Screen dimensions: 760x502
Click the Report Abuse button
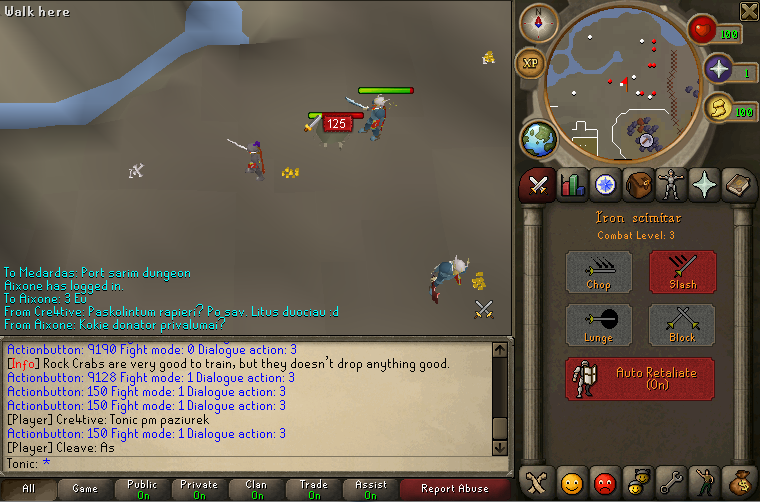pyautogui.click(x=454, y=489)
